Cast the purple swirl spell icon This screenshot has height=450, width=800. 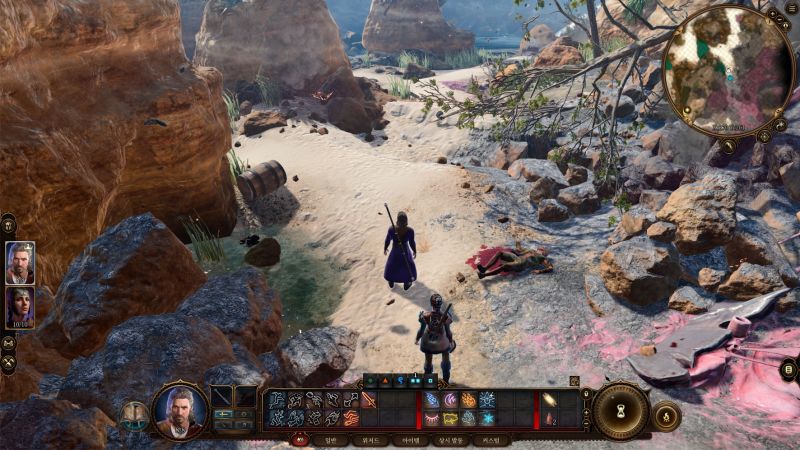450,400
